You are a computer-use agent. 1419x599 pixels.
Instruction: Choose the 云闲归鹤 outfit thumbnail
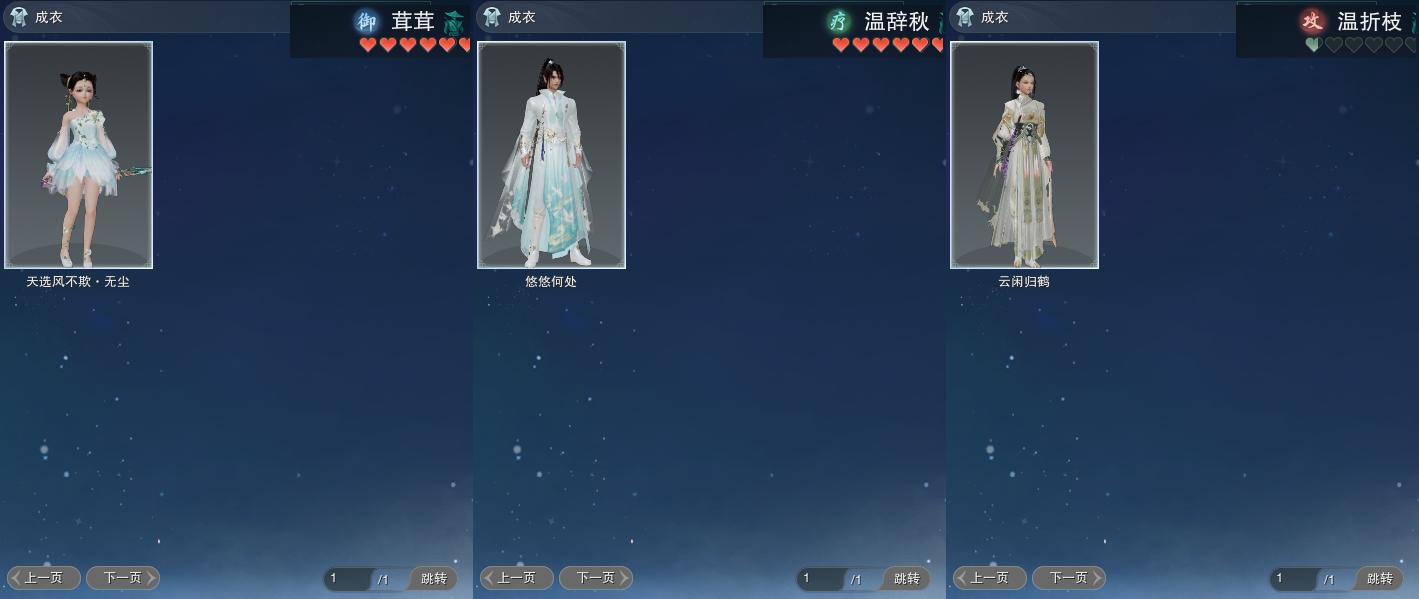[x=1024, y=155]
